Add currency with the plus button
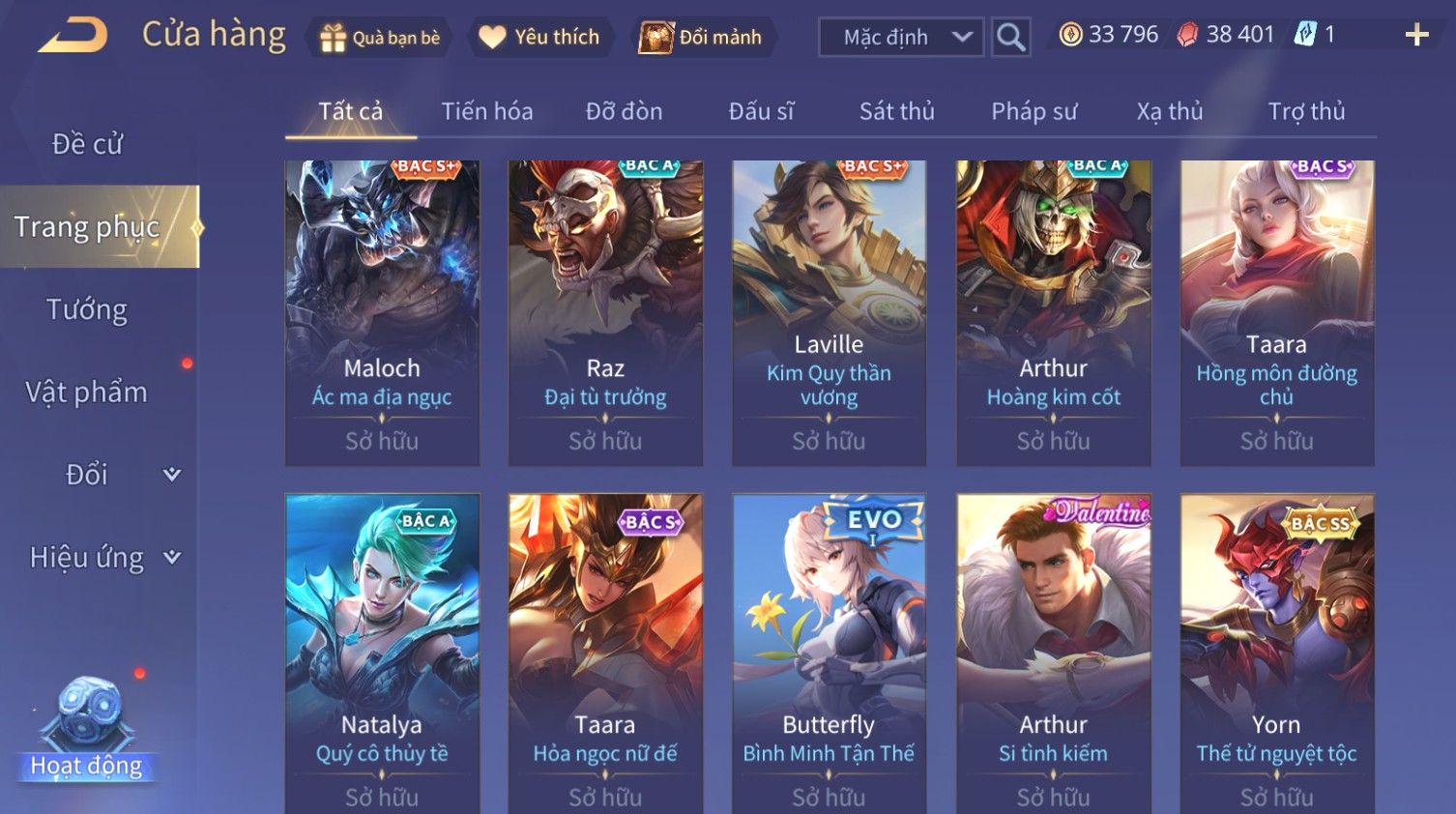1456x814 pixels. pos(1416,36)
